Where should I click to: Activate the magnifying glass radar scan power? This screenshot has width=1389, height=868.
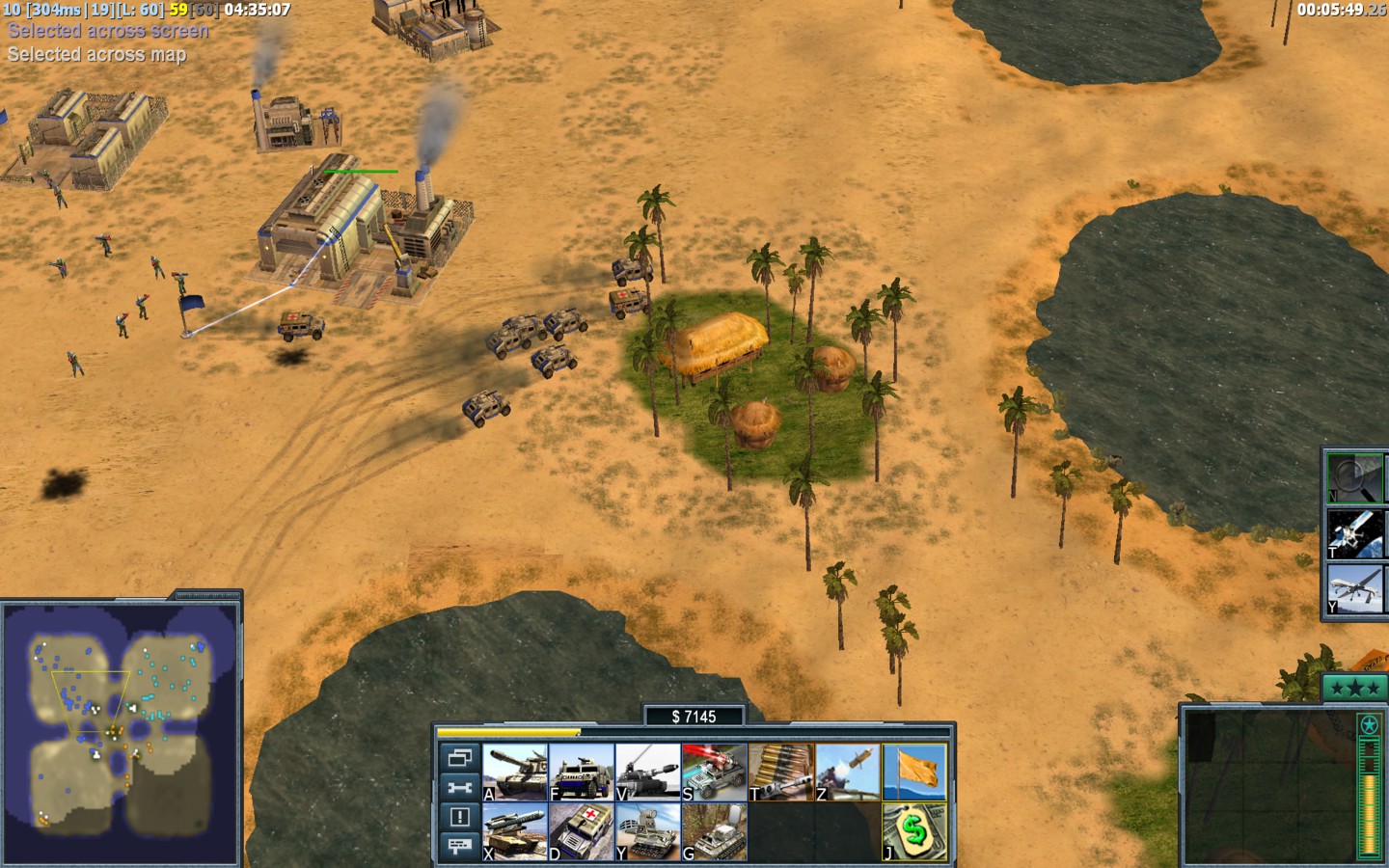[x=1354, y=477]
